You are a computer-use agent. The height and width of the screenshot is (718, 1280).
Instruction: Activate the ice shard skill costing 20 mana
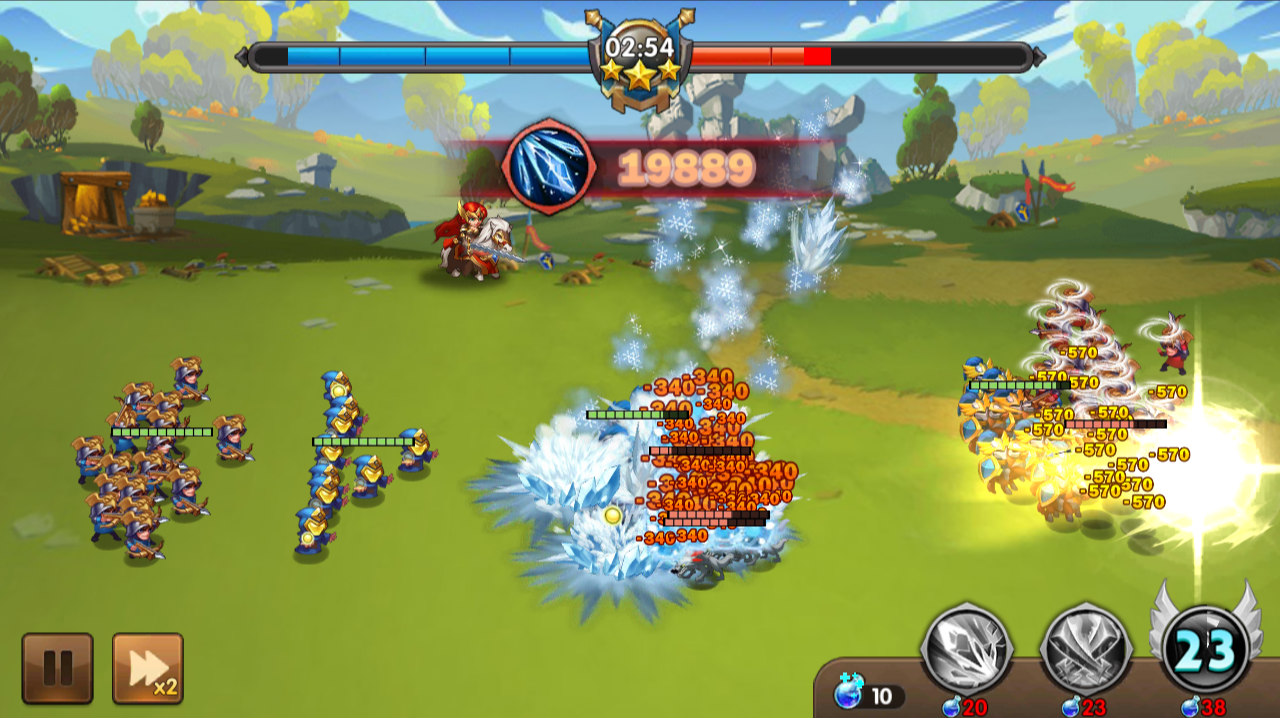(x=966, y=649)
